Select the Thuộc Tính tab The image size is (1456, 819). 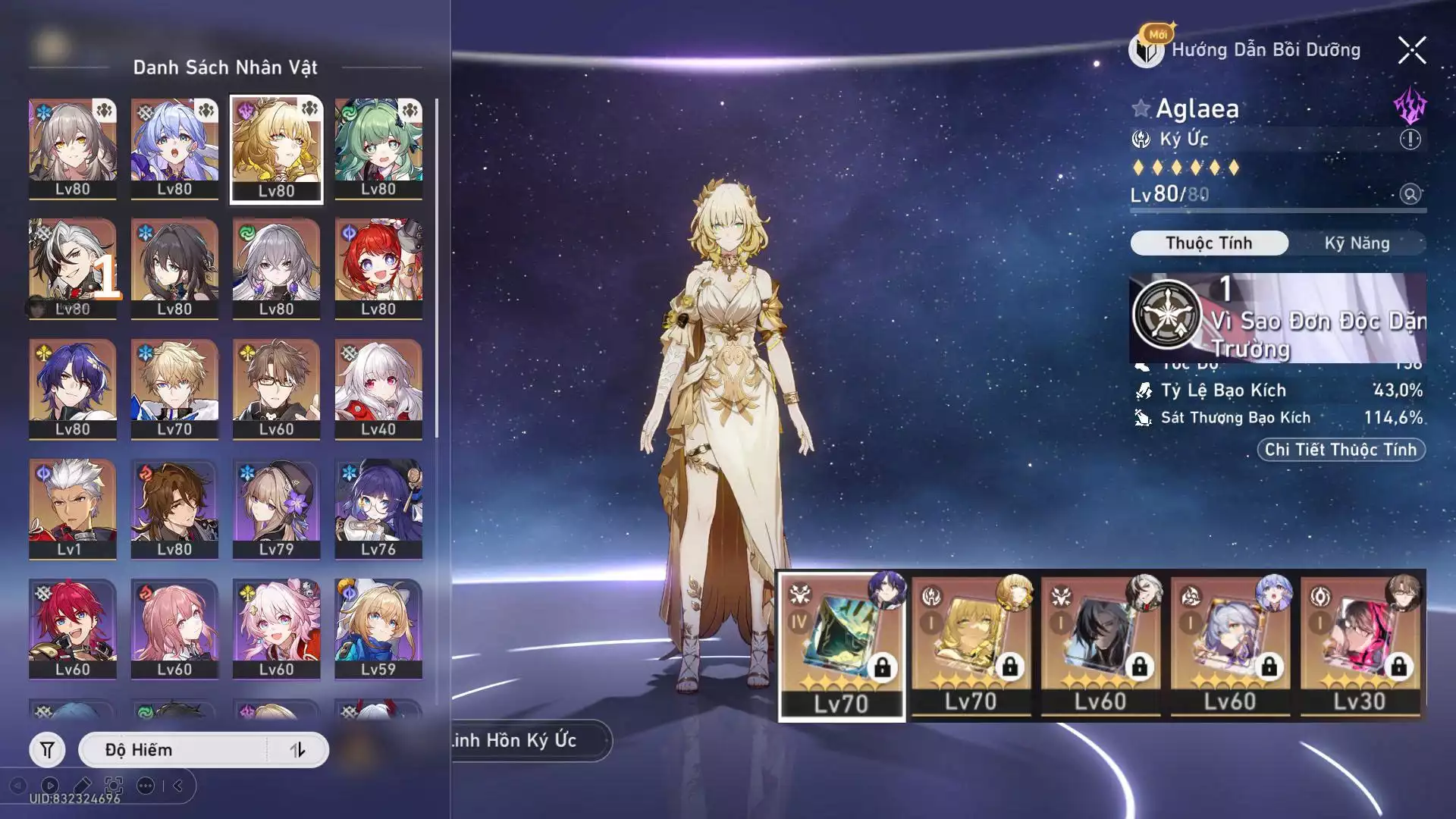1209,243
